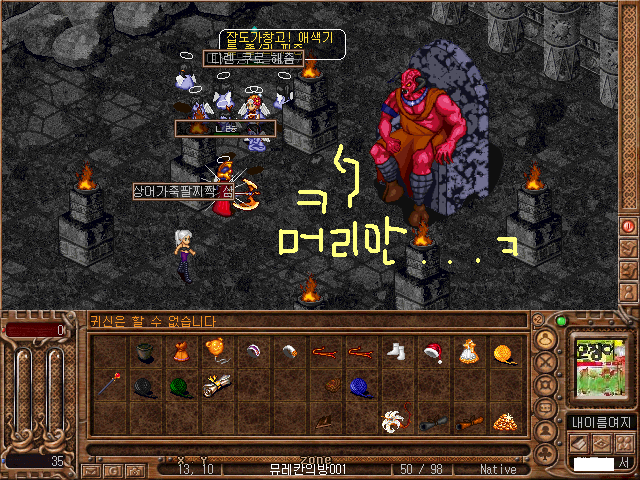The height and width of the screenshot is (480, 640).
Task: Click the red power button on sidebar
Action: coord(629,226)
